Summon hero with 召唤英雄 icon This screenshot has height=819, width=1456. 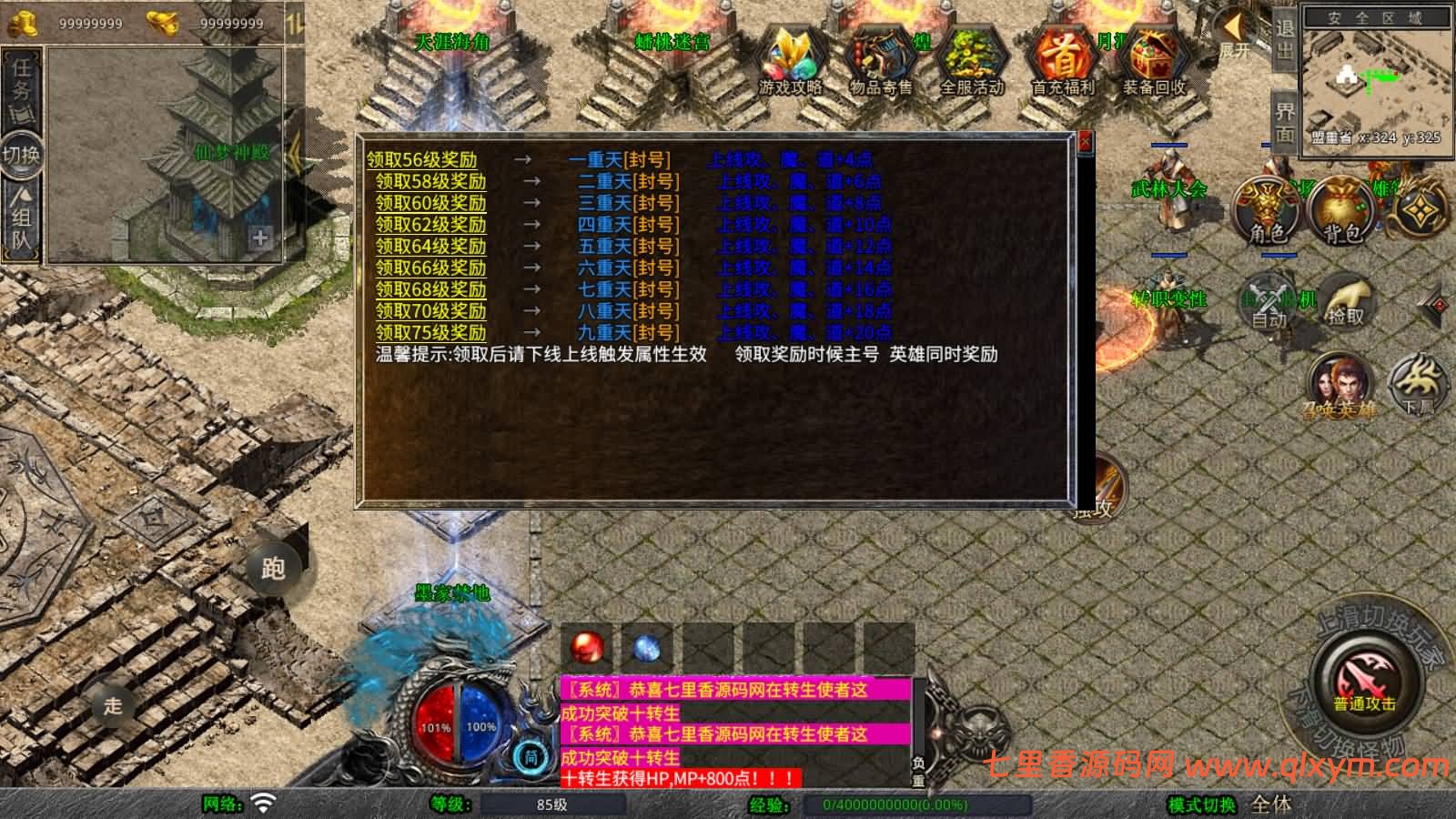pyautogui.click(x=1339, y=384)
